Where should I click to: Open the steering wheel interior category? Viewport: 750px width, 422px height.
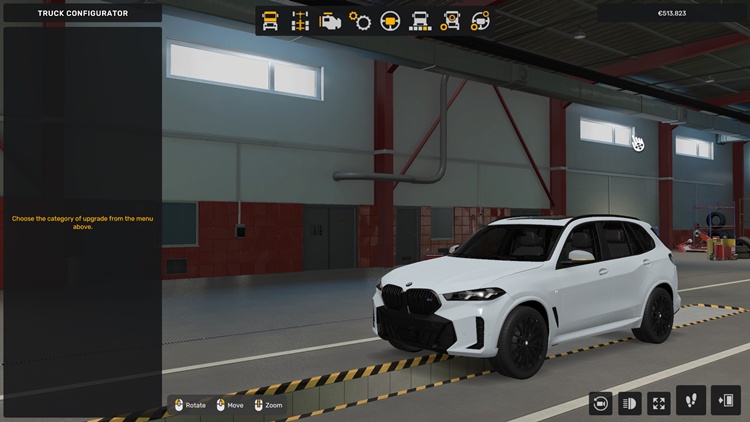click(x=391, y=20)
